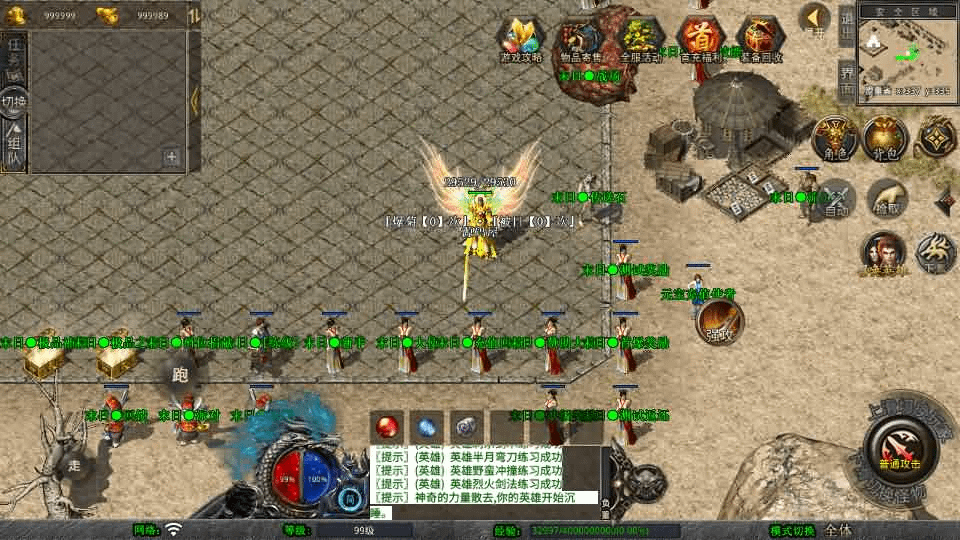
Task: Use the red potion quick slot
Action: point(388,425)
